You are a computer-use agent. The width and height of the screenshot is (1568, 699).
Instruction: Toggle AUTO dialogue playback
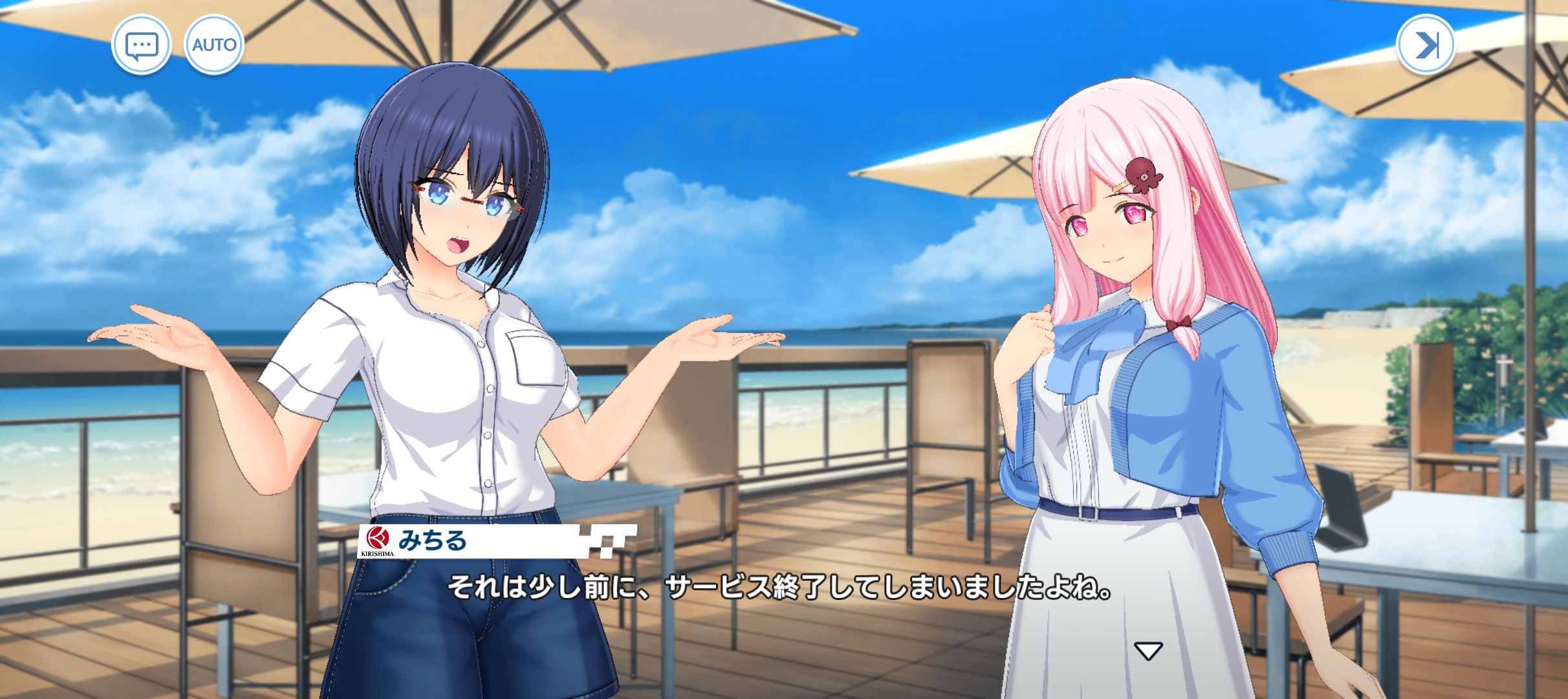[x=214, y=45]
